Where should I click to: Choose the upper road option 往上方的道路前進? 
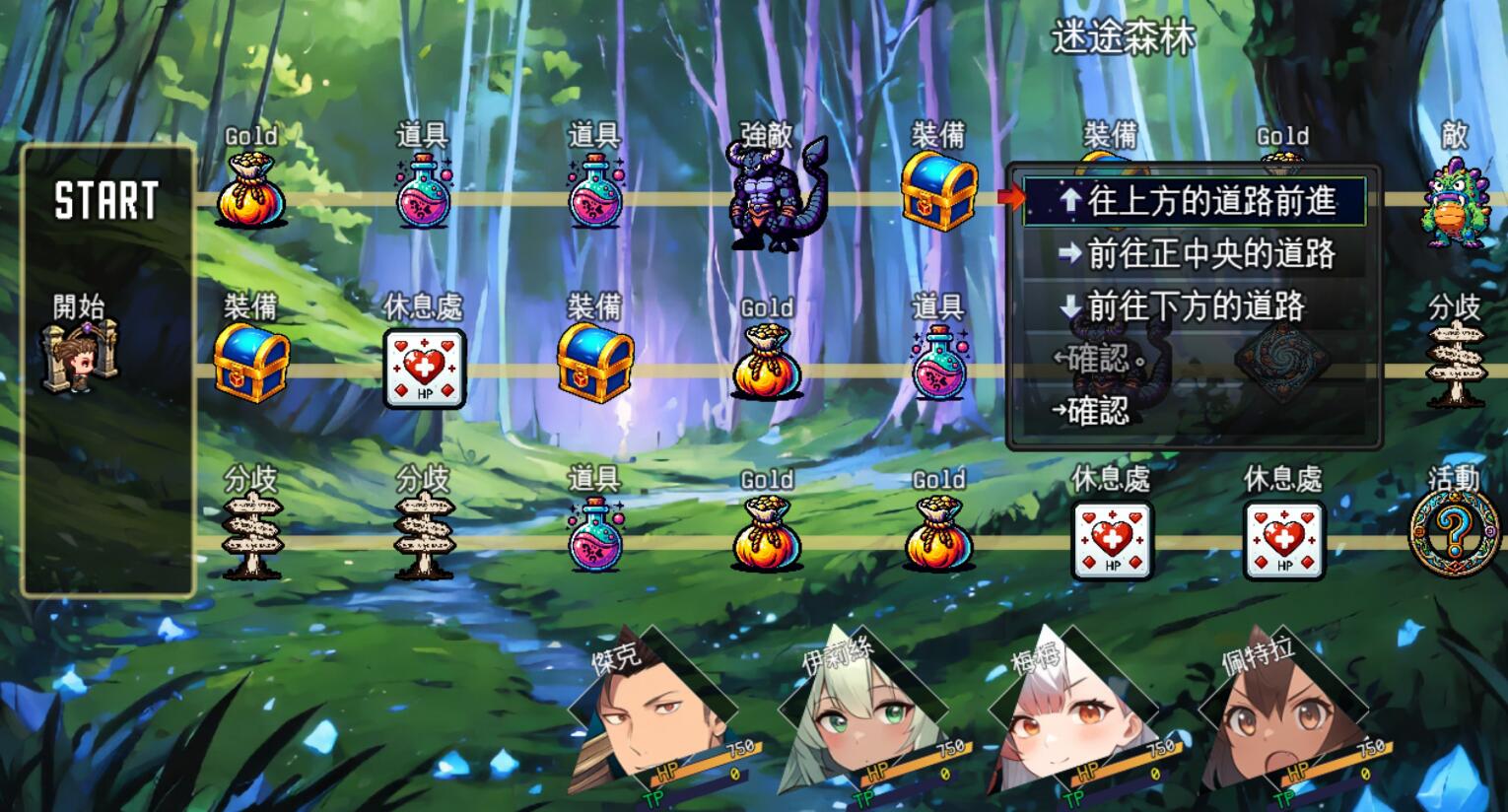(1195, 201)
